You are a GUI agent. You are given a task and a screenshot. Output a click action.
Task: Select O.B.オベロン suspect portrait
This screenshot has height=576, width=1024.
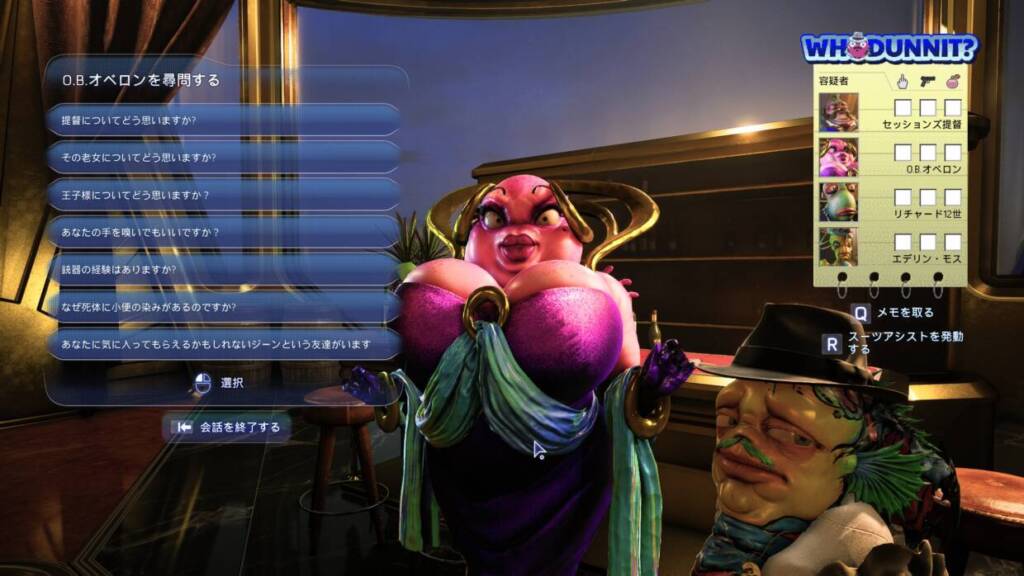(838, 157)
